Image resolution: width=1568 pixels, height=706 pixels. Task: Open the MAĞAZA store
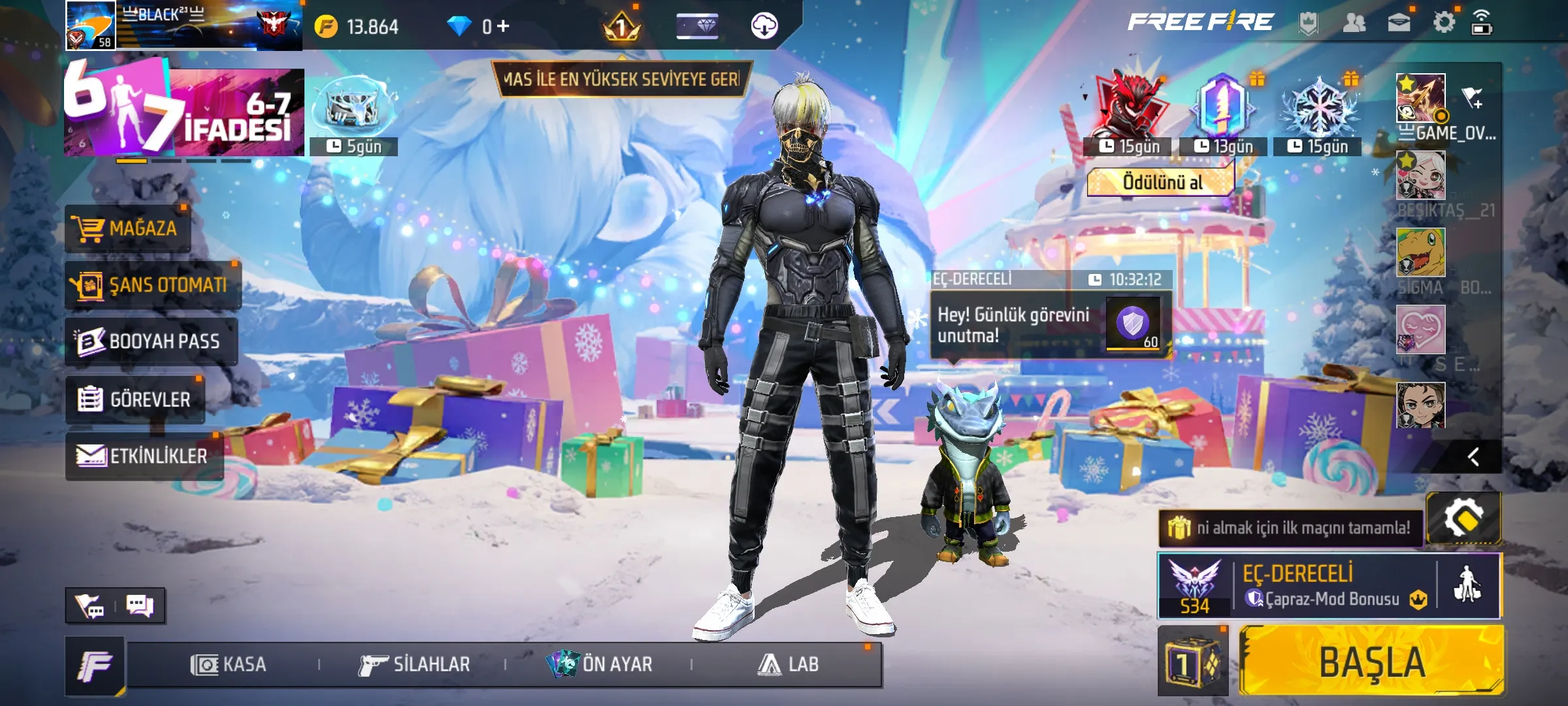[x=128, y=228]
